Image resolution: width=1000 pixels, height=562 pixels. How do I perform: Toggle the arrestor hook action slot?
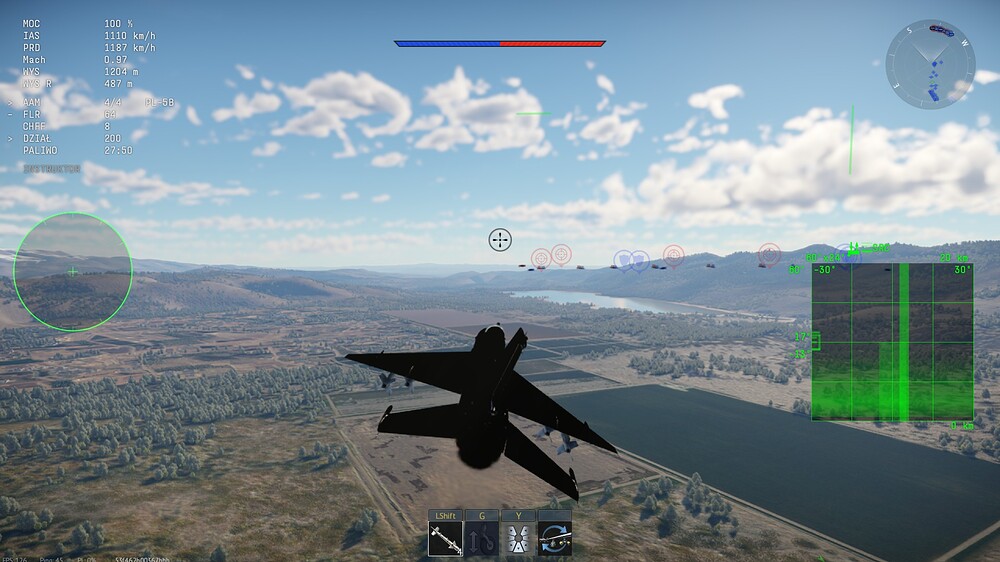tap(482, 540)
